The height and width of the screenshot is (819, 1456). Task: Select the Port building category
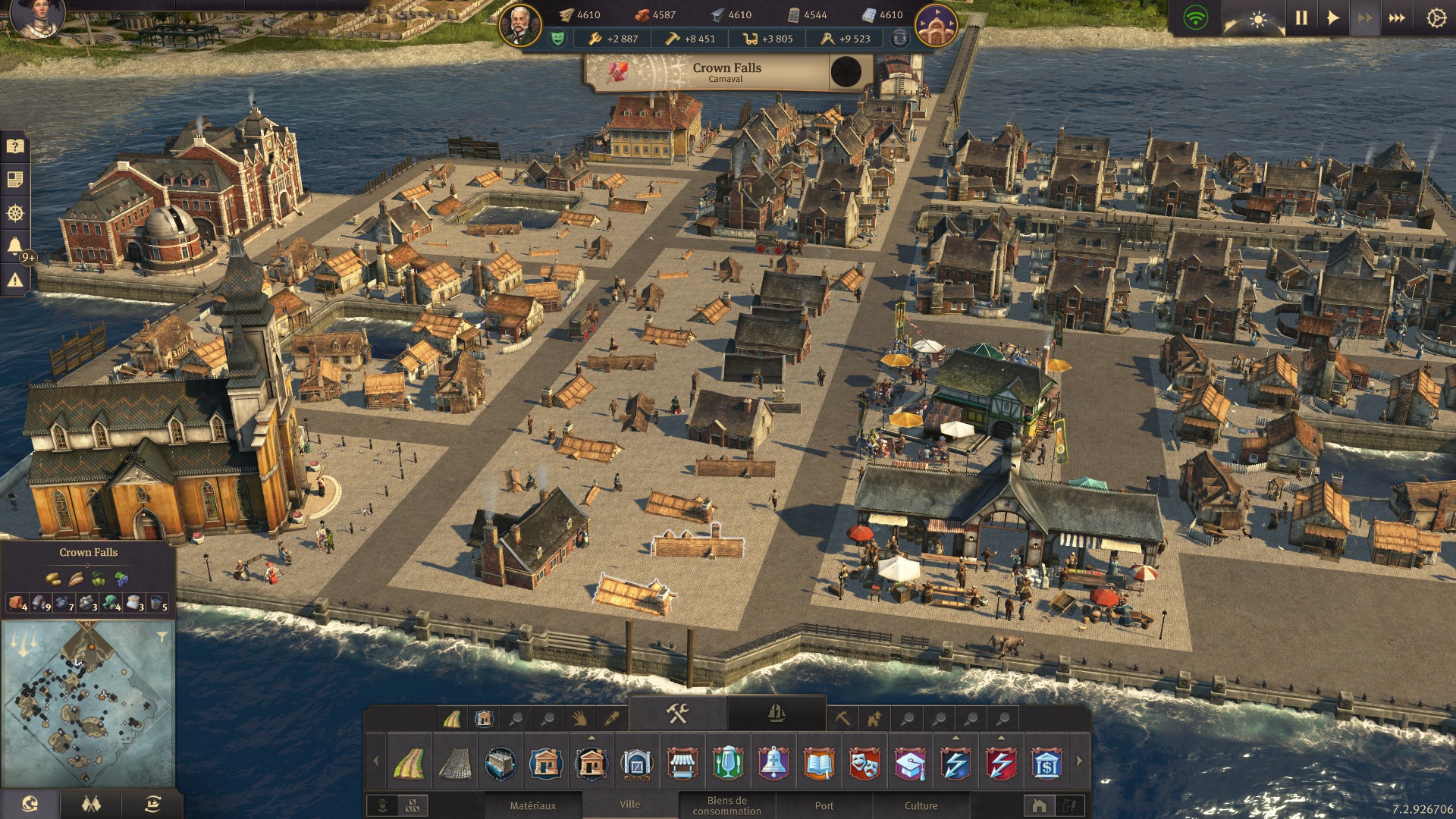point(824,805)
